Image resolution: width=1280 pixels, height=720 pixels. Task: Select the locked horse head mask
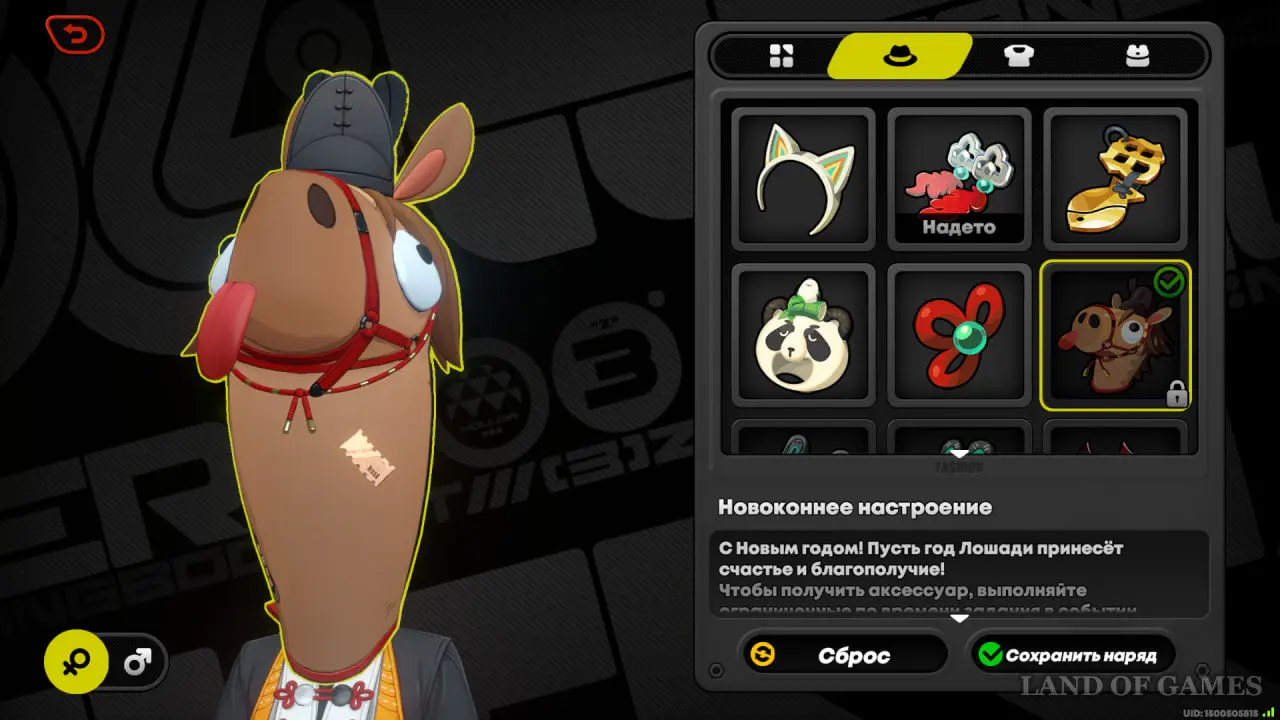tap(1115, 335)
